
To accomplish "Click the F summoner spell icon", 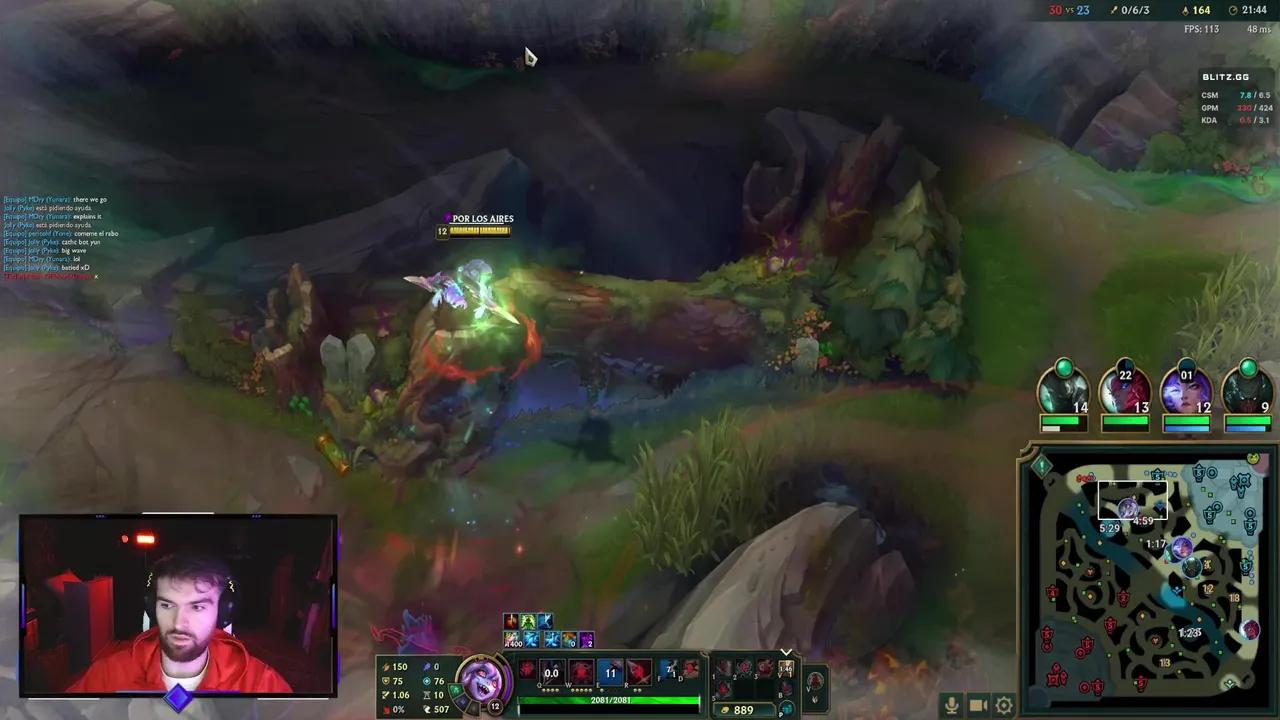I will [668, 670].
